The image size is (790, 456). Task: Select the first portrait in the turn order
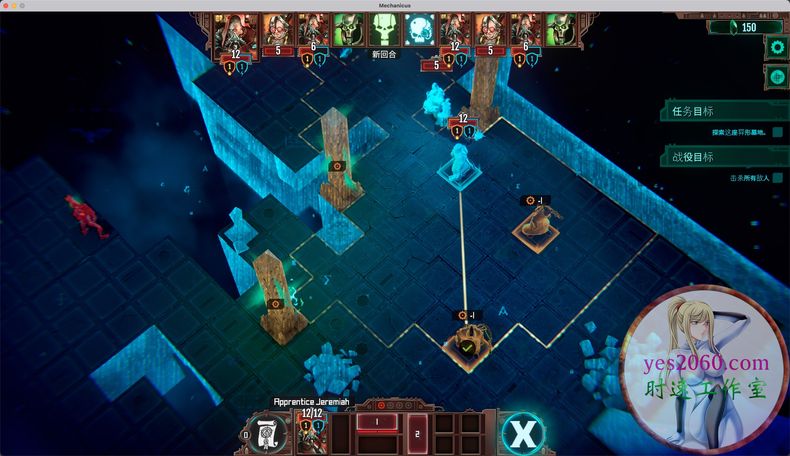234,30
